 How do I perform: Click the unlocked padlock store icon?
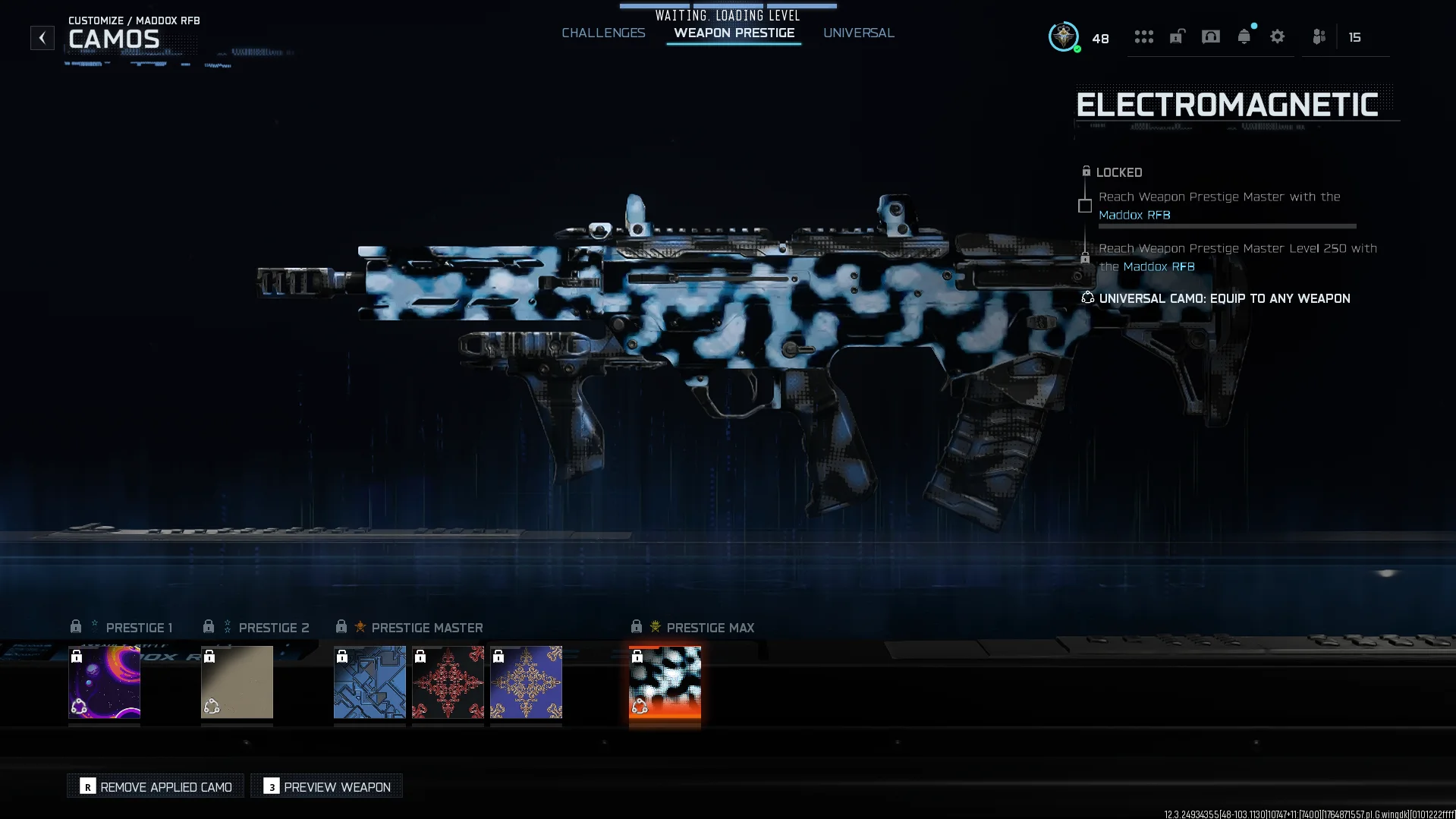point(1176,36)
